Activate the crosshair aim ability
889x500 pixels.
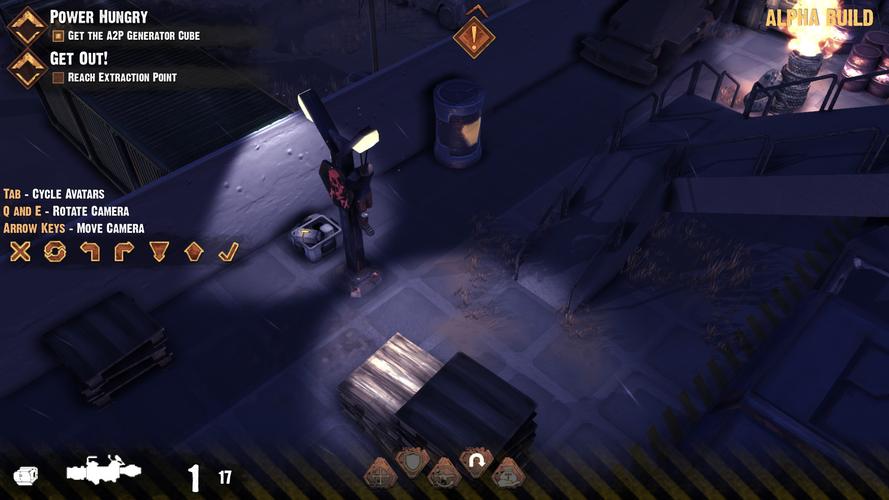379,472
